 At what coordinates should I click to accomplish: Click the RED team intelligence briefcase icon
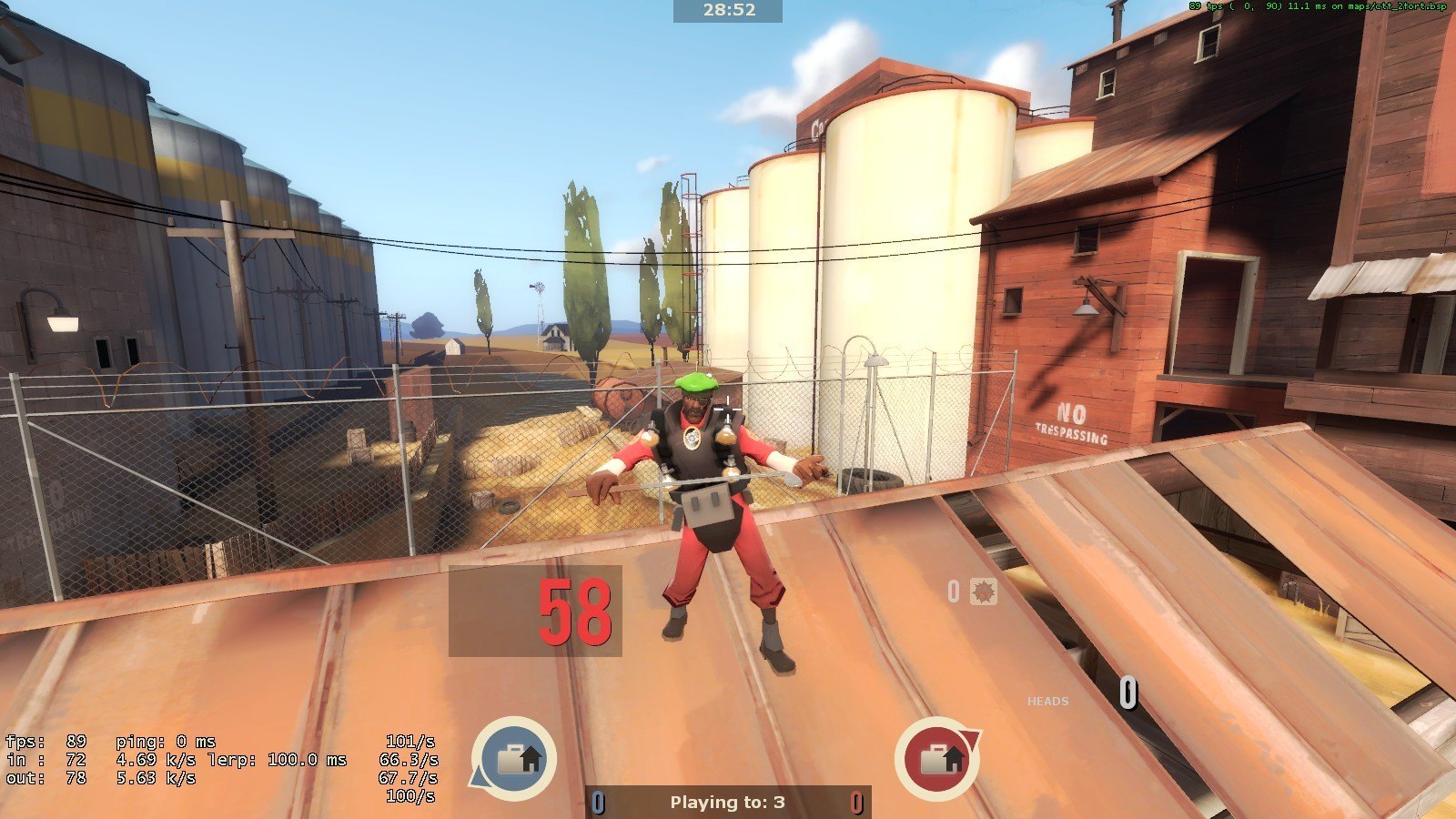(x=937, y=759)
